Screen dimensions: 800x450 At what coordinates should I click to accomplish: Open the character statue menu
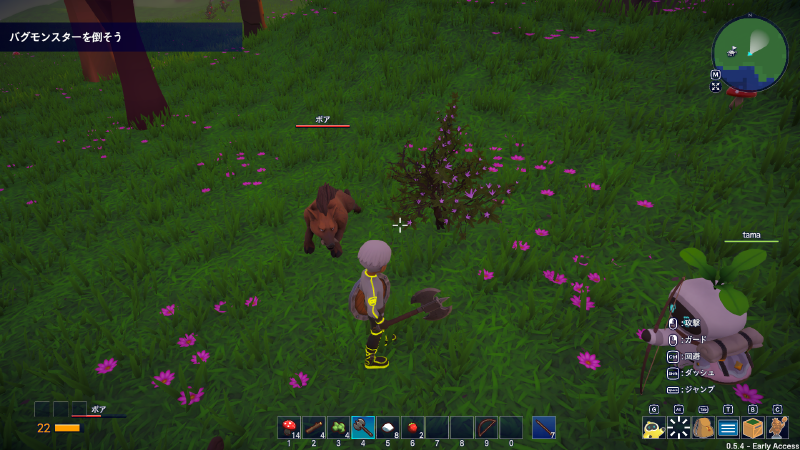pyautogui.click(x=777, y=428)
